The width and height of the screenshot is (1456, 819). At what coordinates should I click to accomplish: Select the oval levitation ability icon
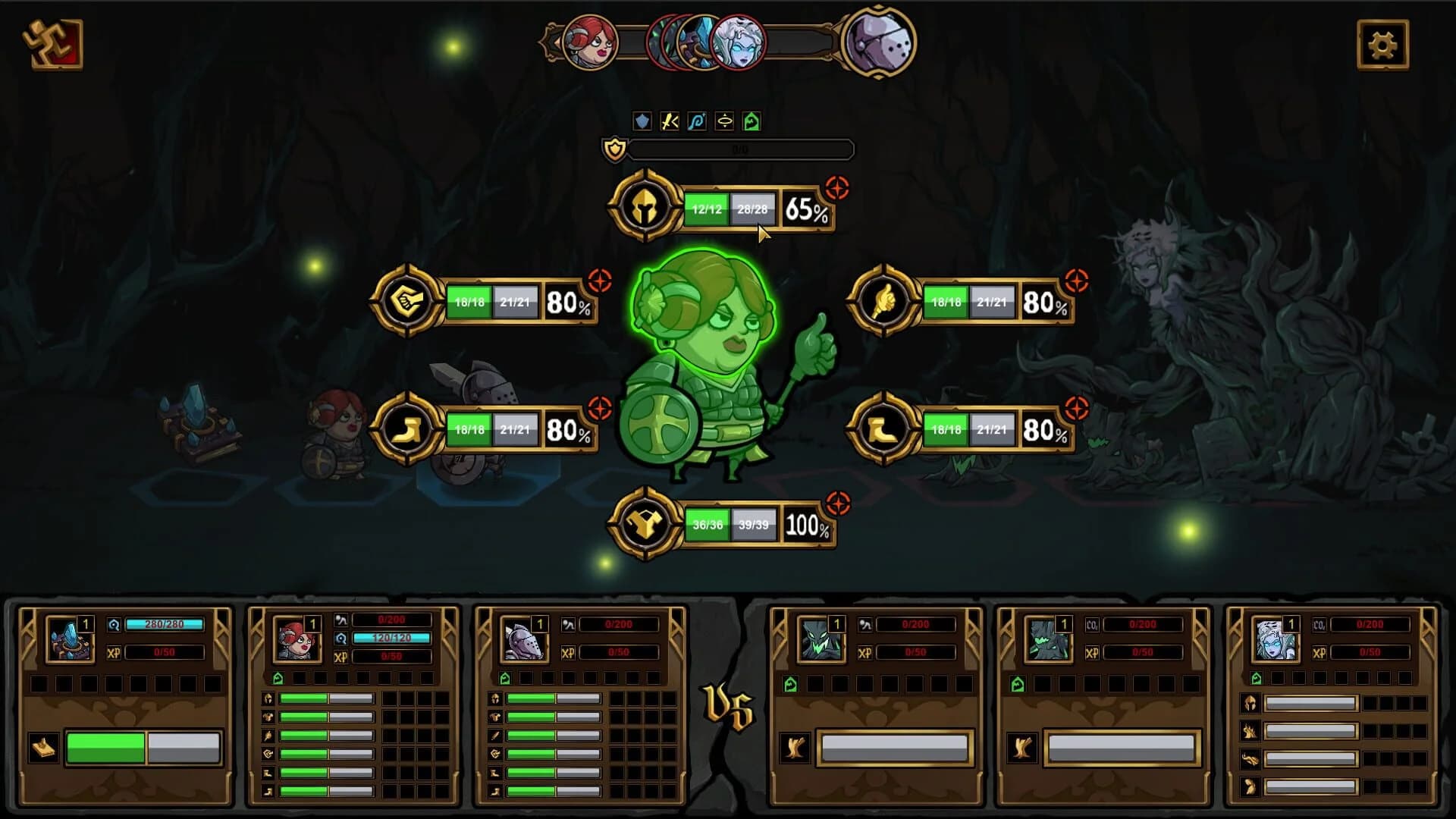point(723,120)
